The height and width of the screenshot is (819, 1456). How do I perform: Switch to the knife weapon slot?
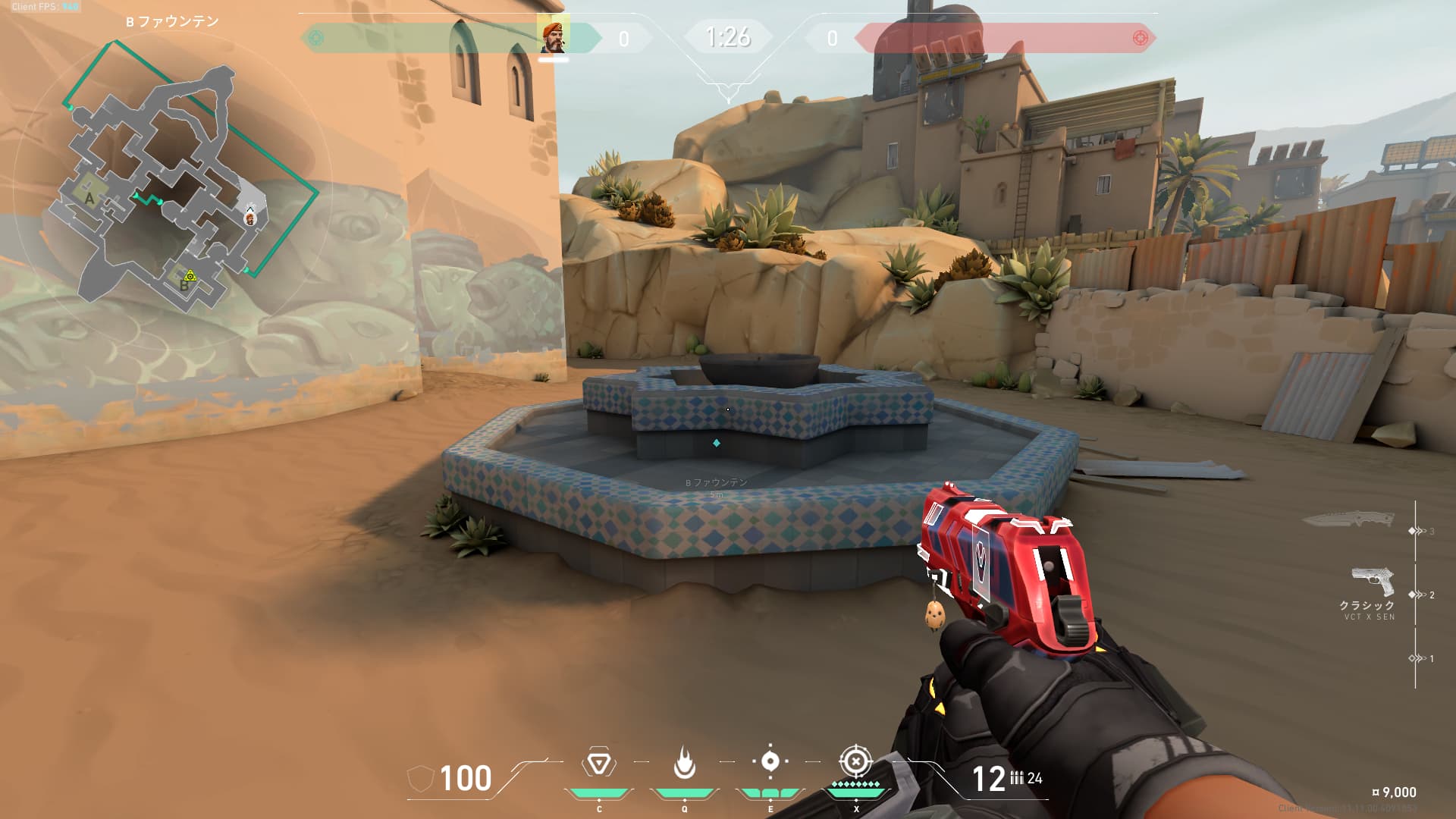(1348, 520)
